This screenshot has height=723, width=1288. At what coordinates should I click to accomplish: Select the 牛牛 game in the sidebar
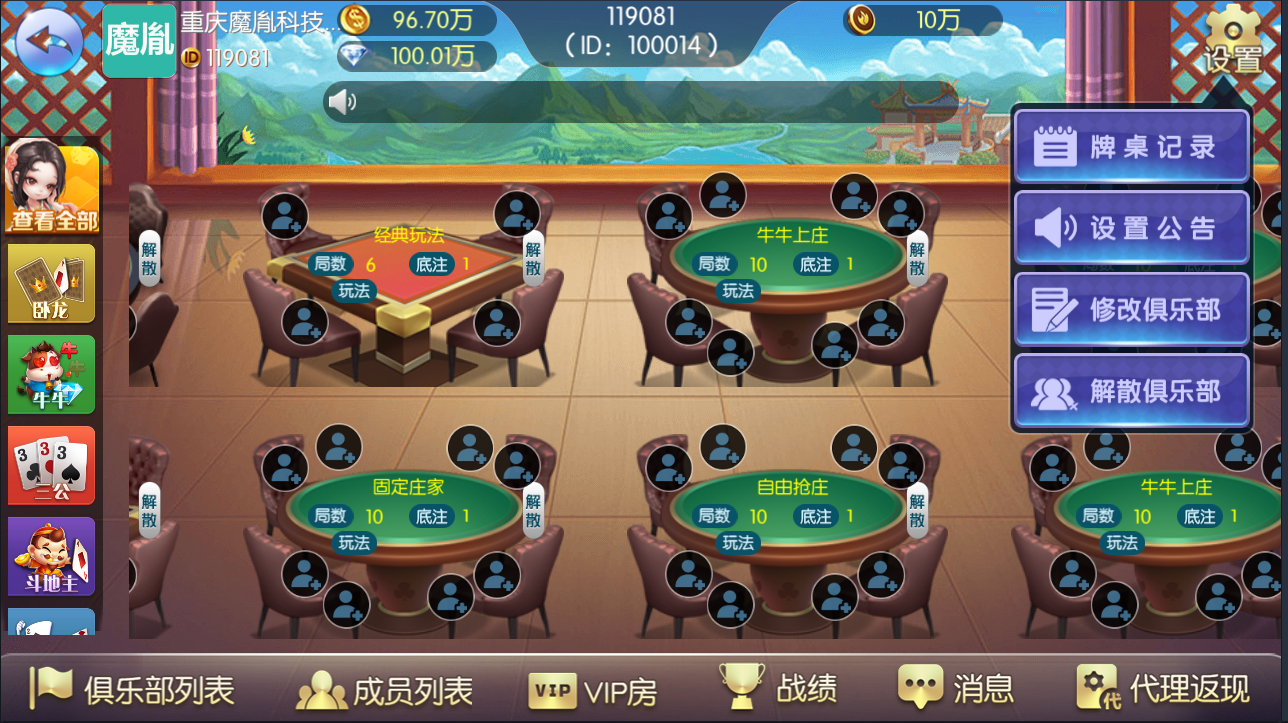[50, 374]
